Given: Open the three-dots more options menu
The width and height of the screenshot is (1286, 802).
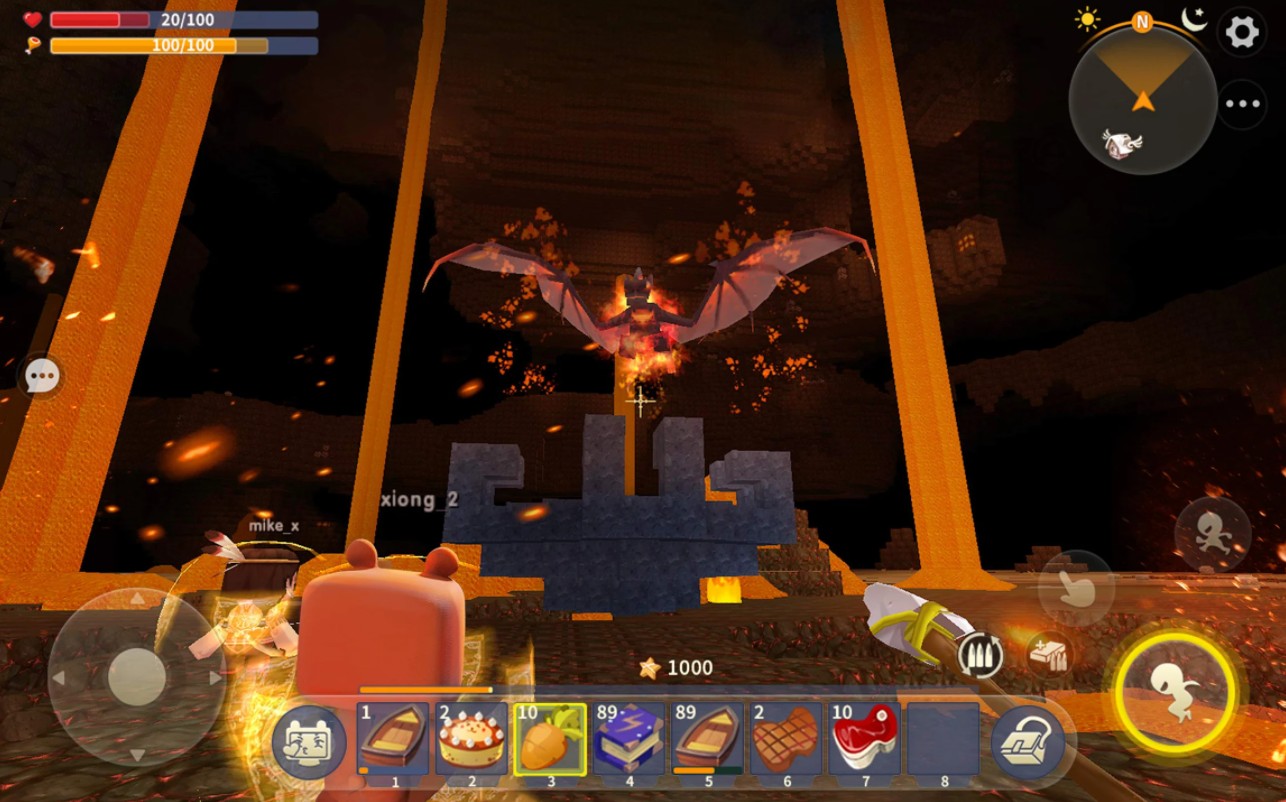Looking at the screenshot, I should tap(1242, 104).
